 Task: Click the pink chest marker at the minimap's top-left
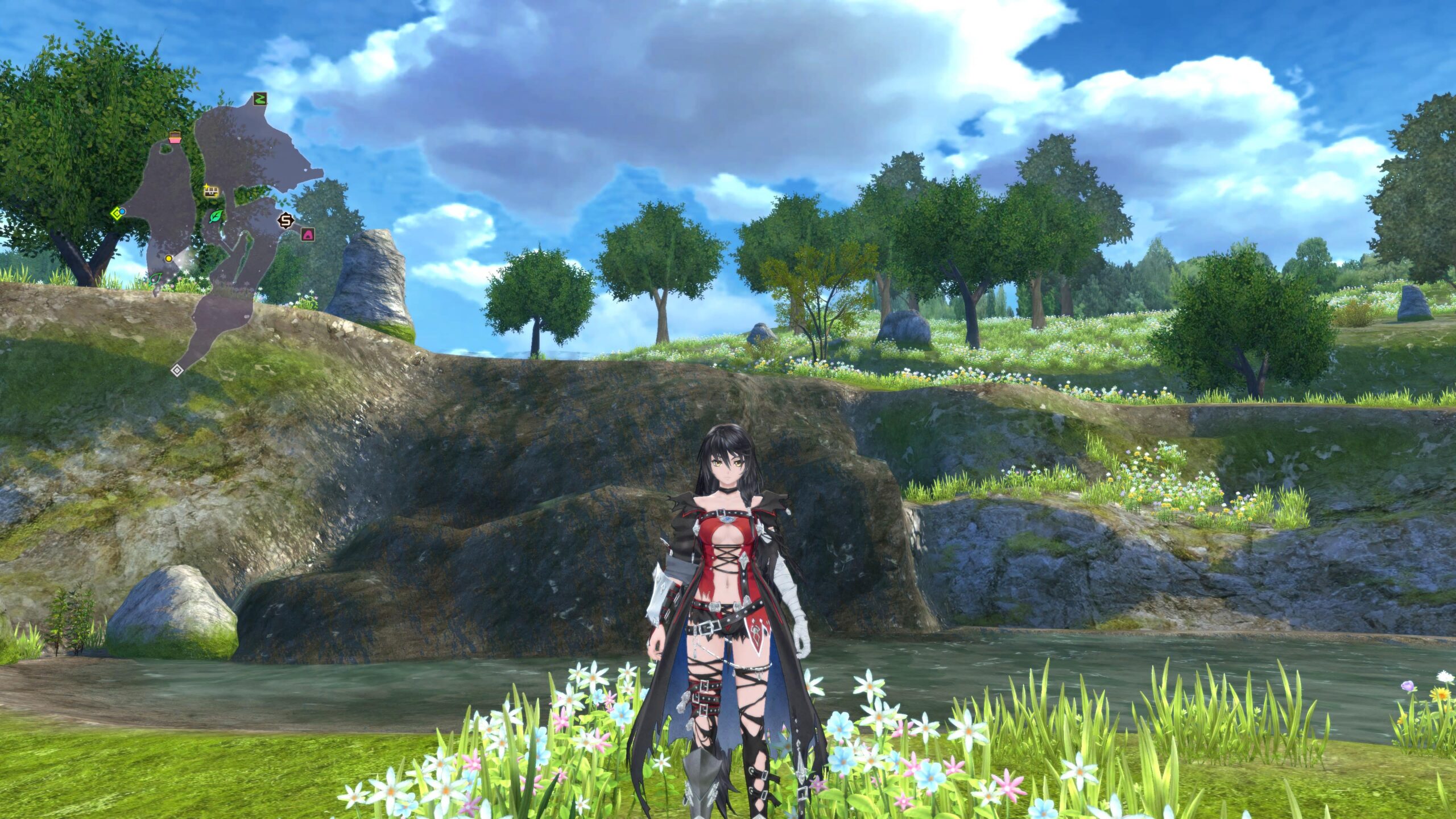175,136
